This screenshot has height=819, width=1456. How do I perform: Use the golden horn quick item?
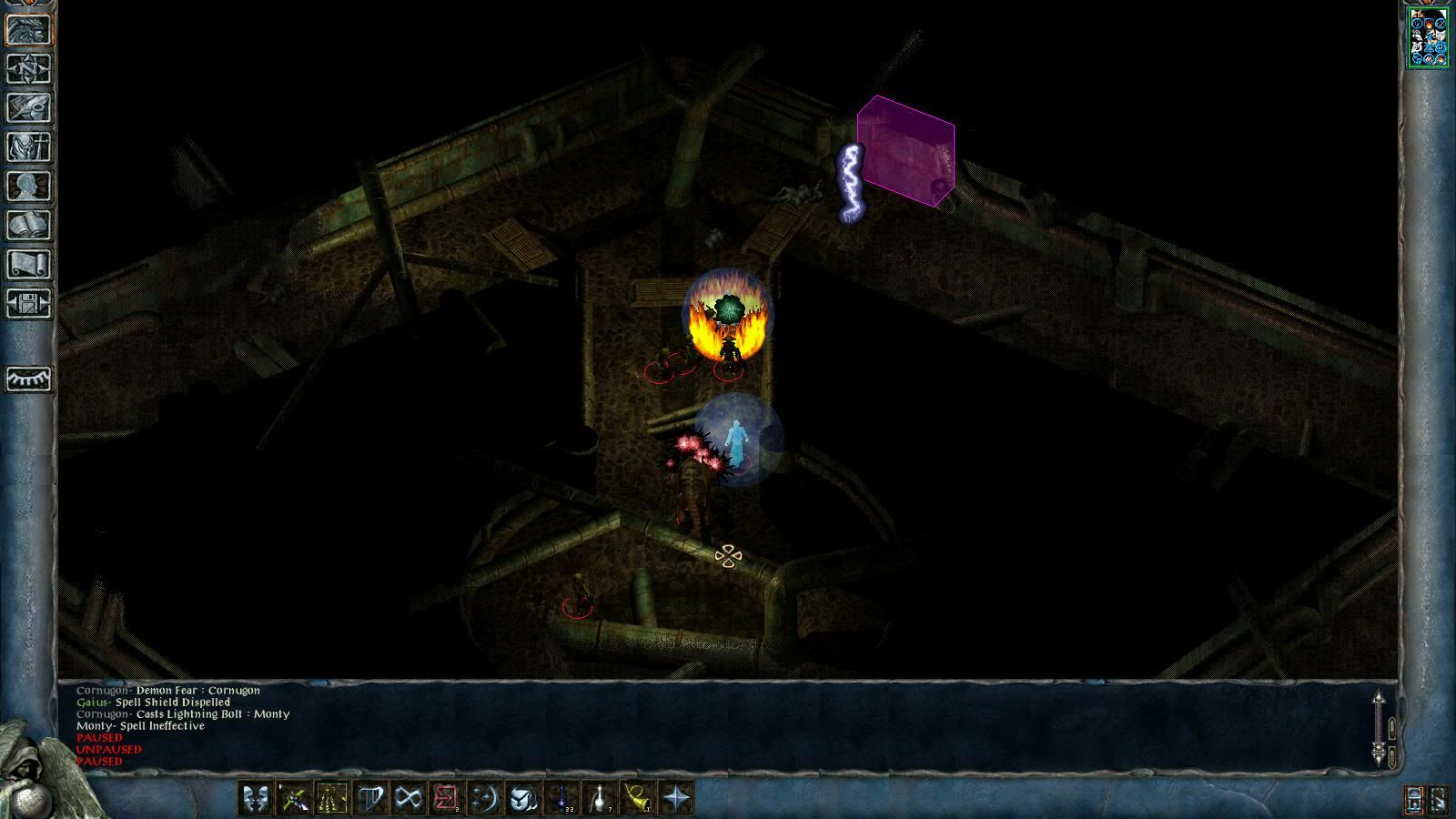point(638,799)
